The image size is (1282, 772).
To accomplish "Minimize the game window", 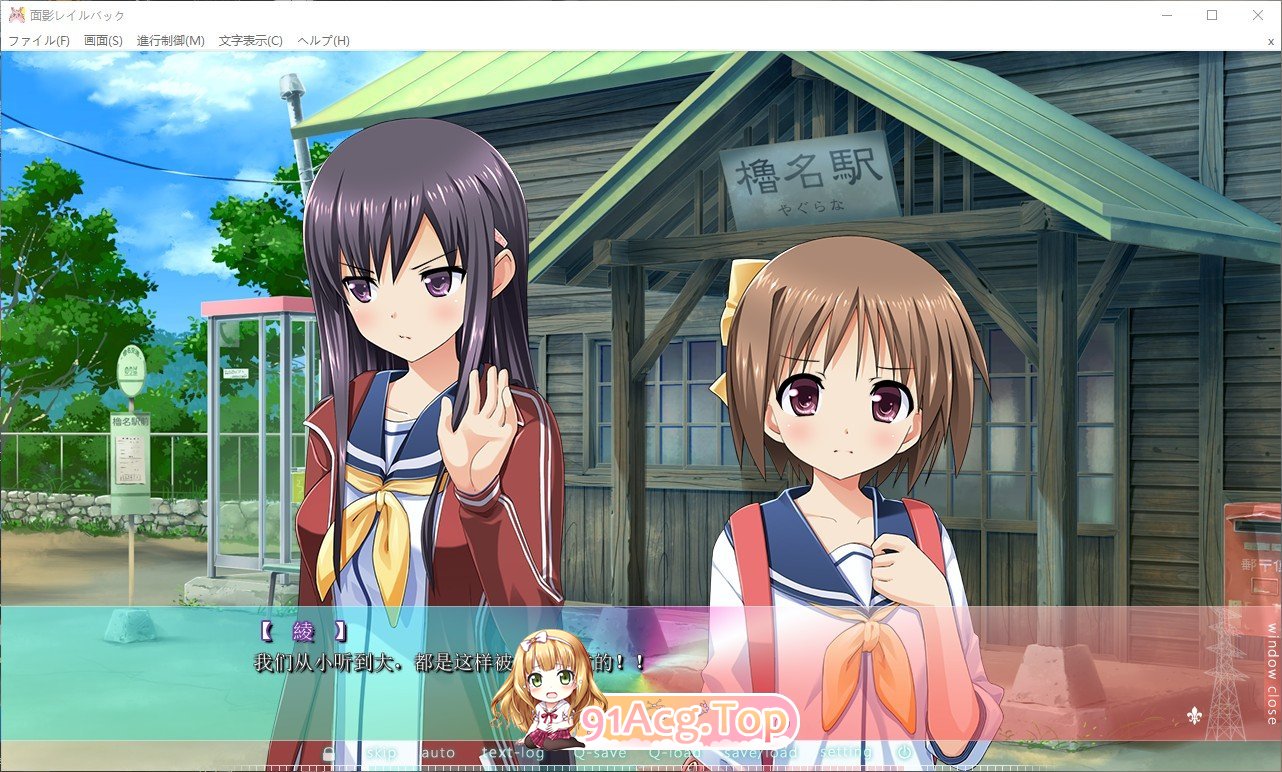I will pyautogui.click(x=1166, y=15).
